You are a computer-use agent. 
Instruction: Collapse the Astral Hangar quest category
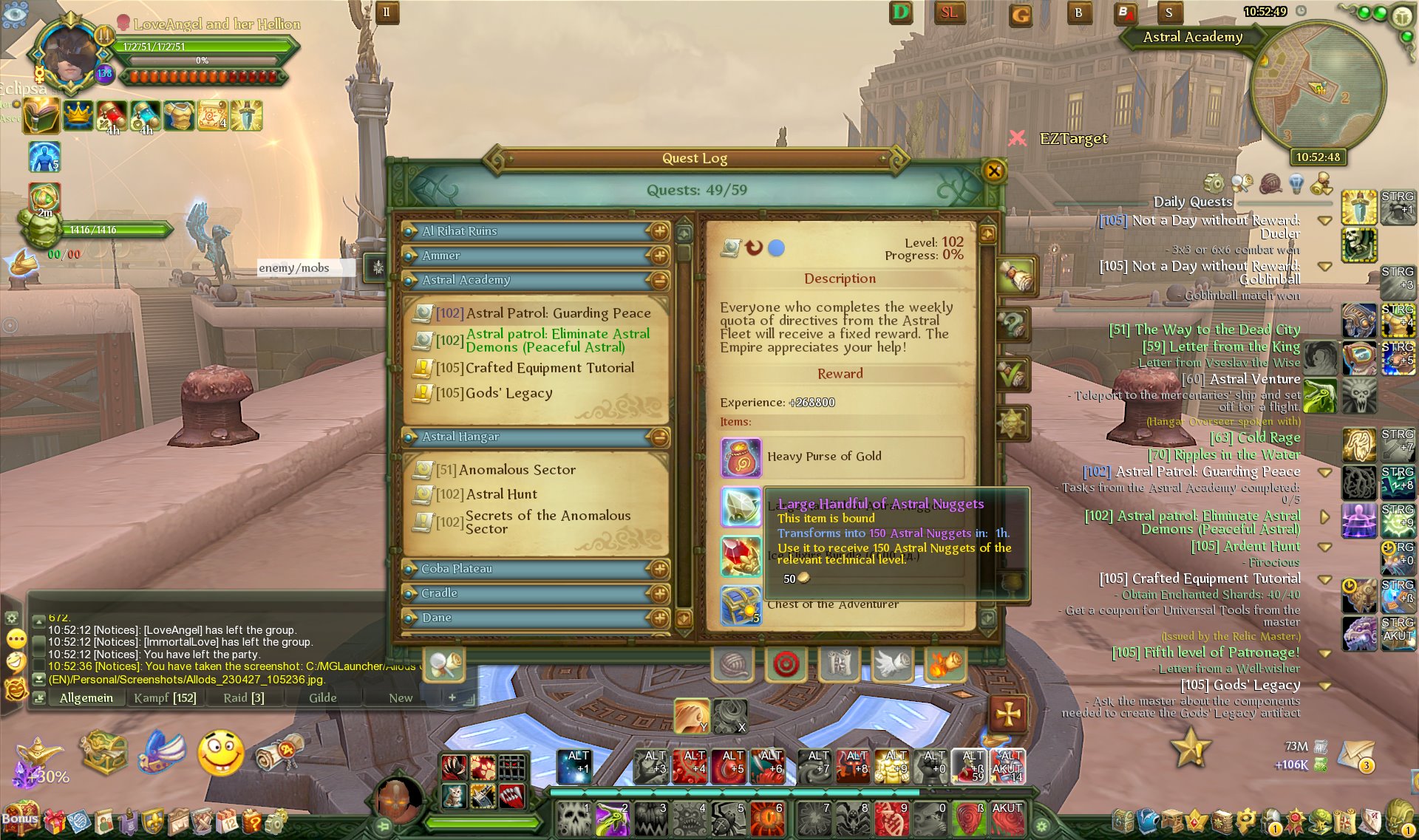click(x=659, y=437)
